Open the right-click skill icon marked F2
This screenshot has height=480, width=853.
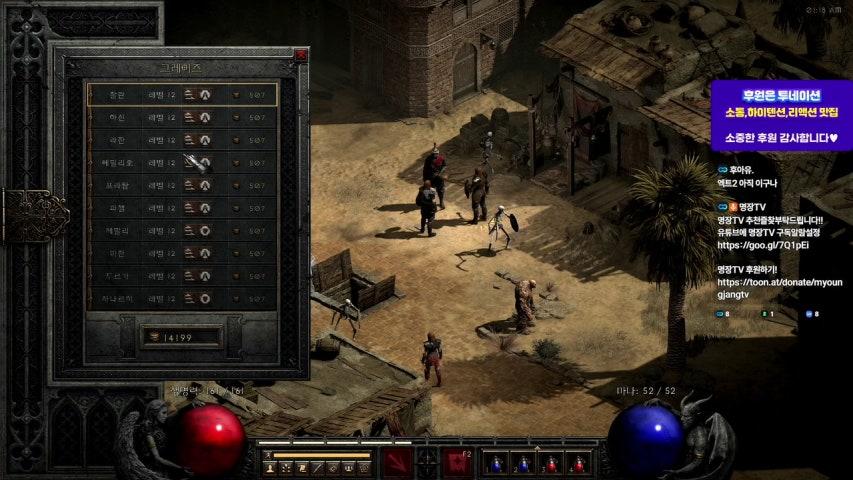458,462
